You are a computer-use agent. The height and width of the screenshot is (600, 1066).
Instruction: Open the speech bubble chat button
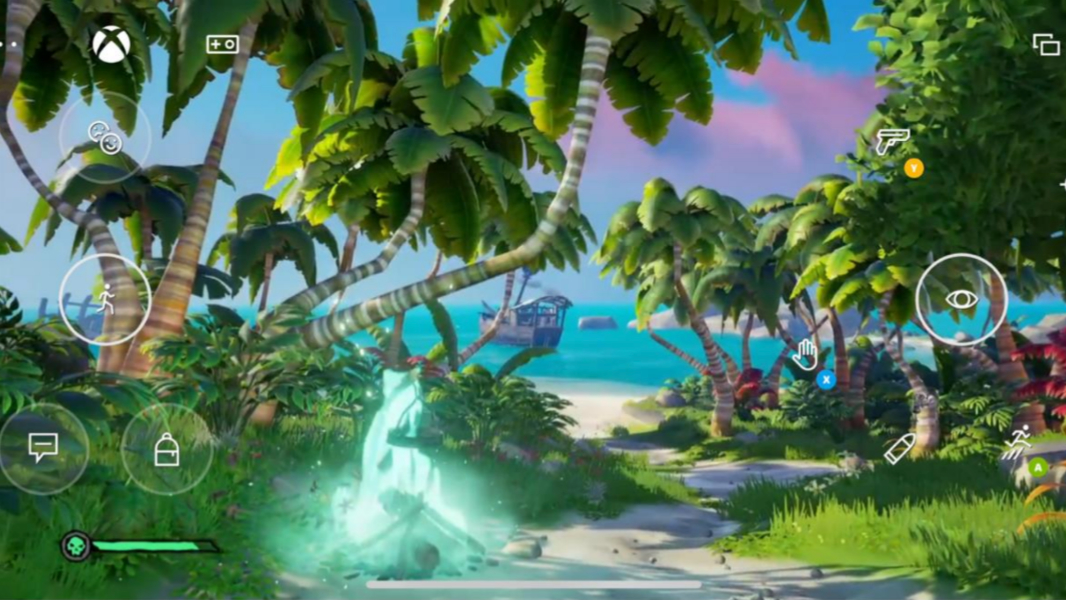pos(43,447)
